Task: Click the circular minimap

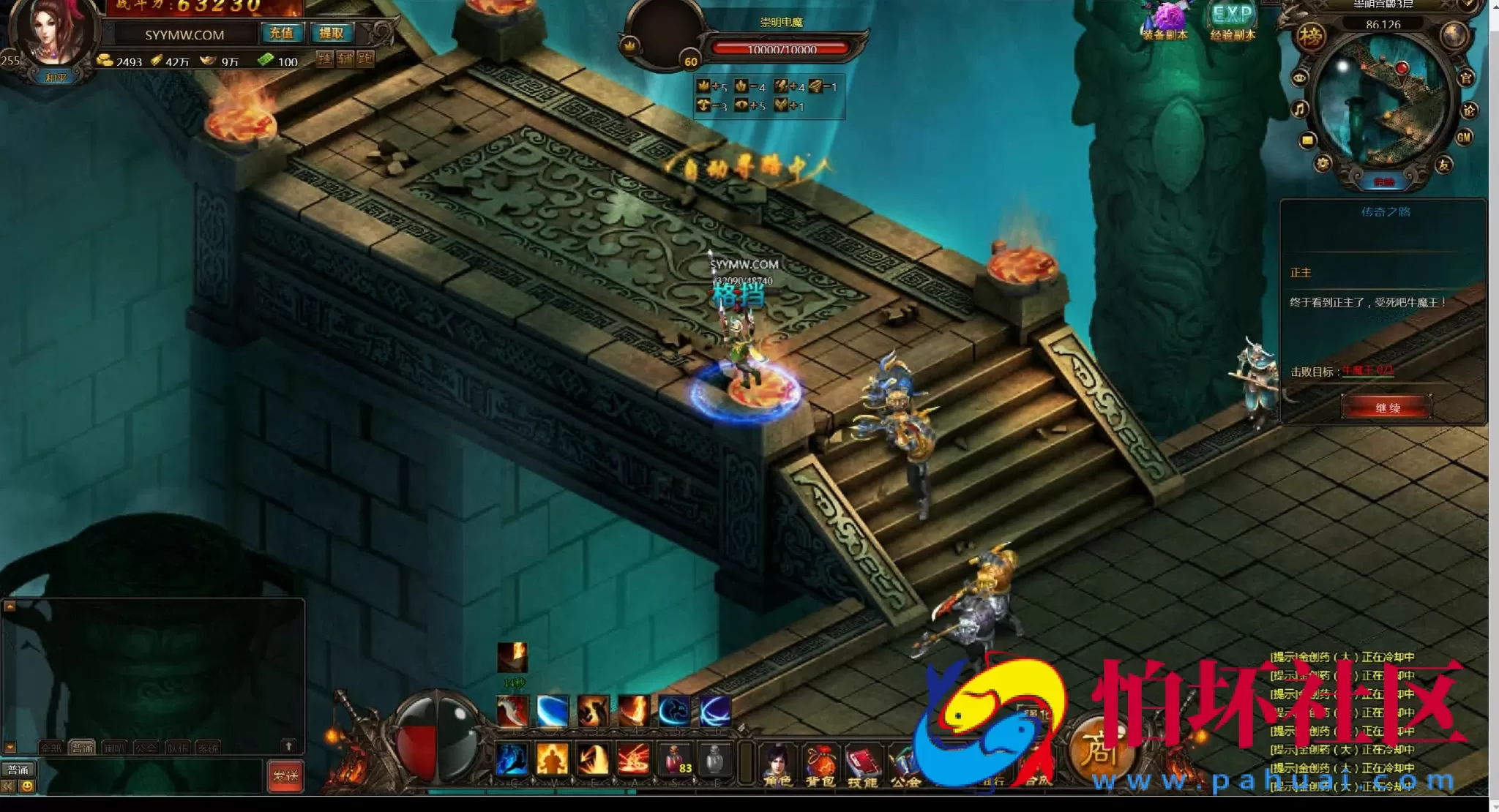Action: click(1383, 102)
